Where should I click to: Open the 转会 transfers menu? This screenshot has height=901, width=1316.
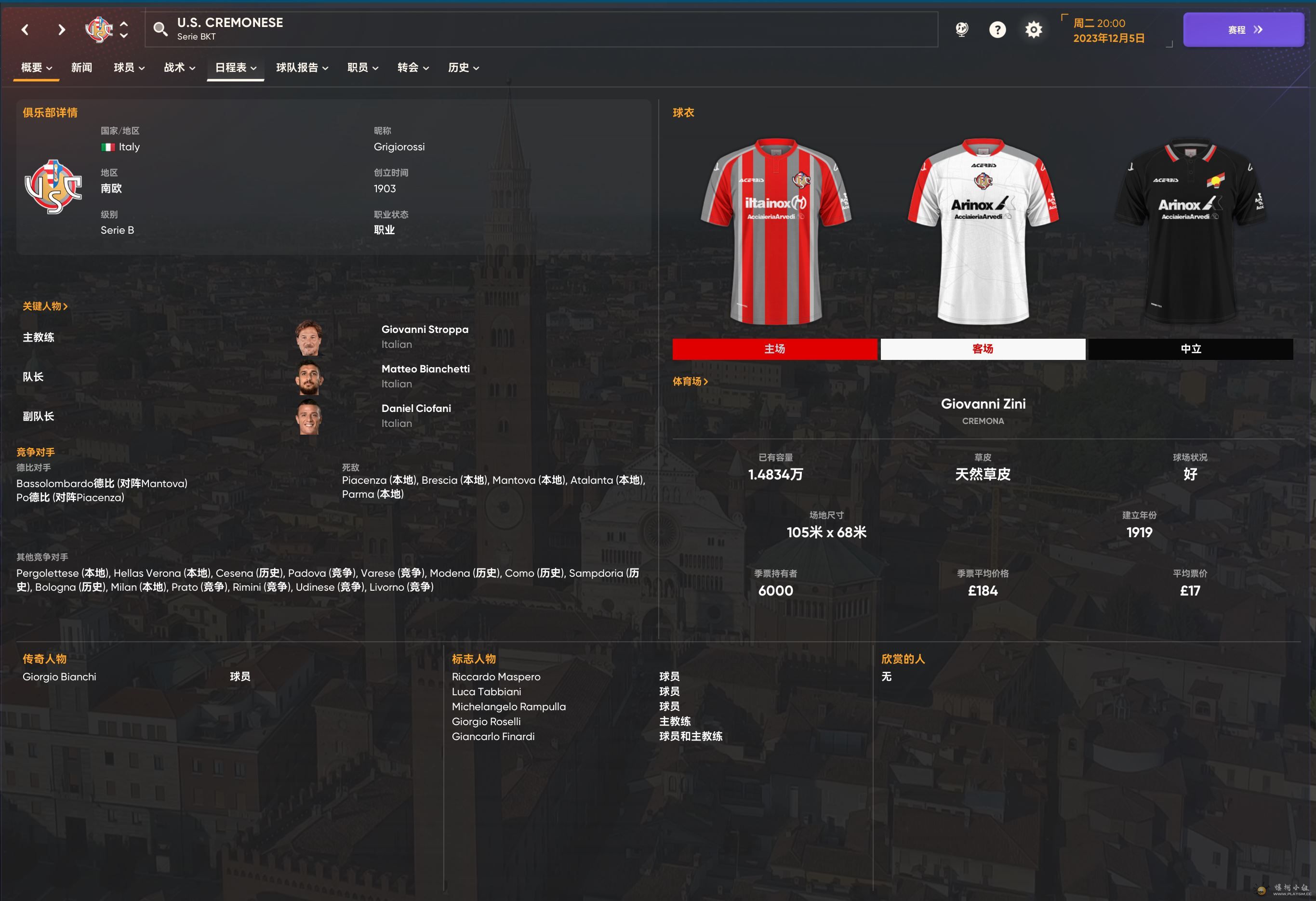click(x=413, y=68)
